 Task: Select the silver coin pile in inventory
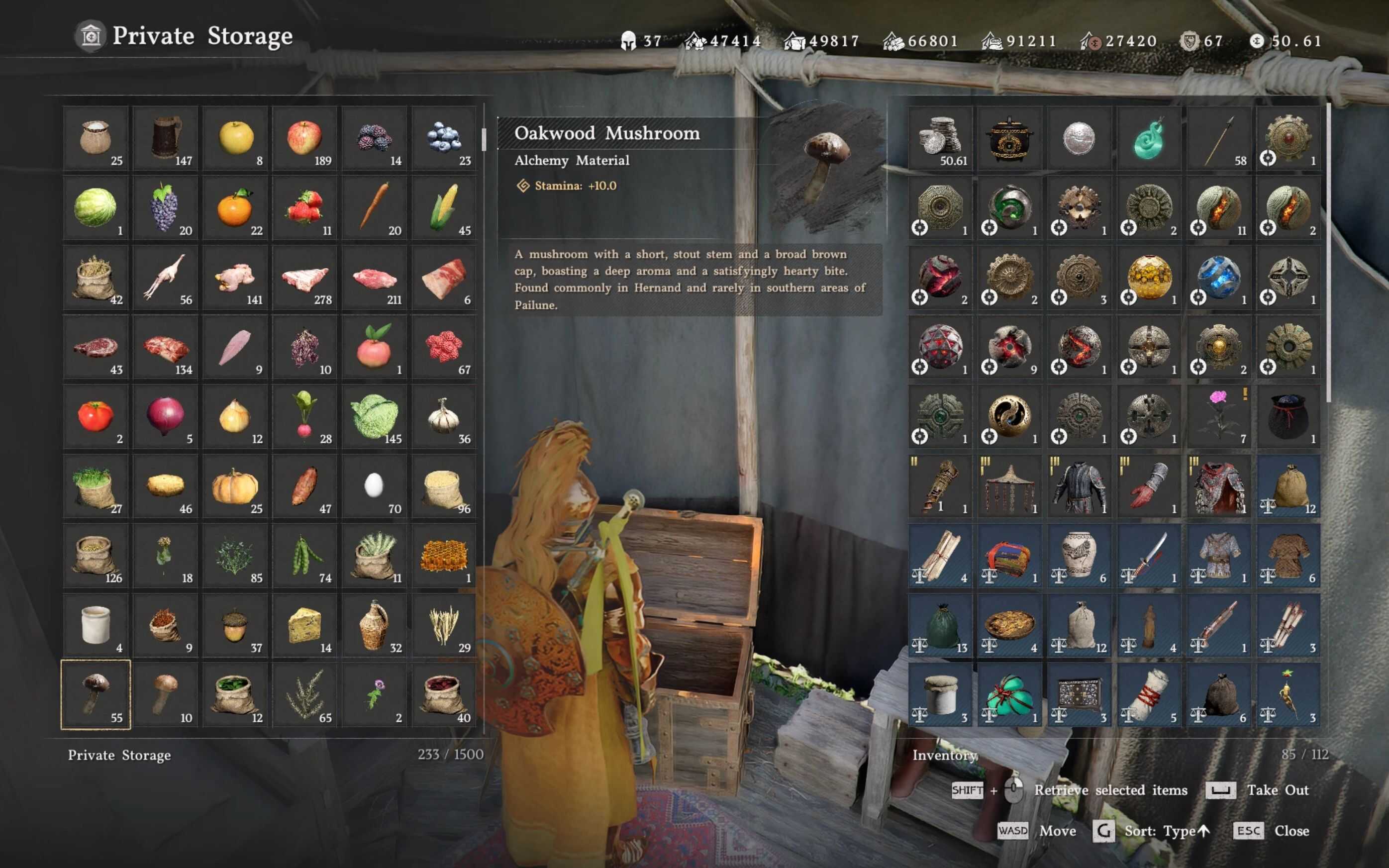pos(940,138)
